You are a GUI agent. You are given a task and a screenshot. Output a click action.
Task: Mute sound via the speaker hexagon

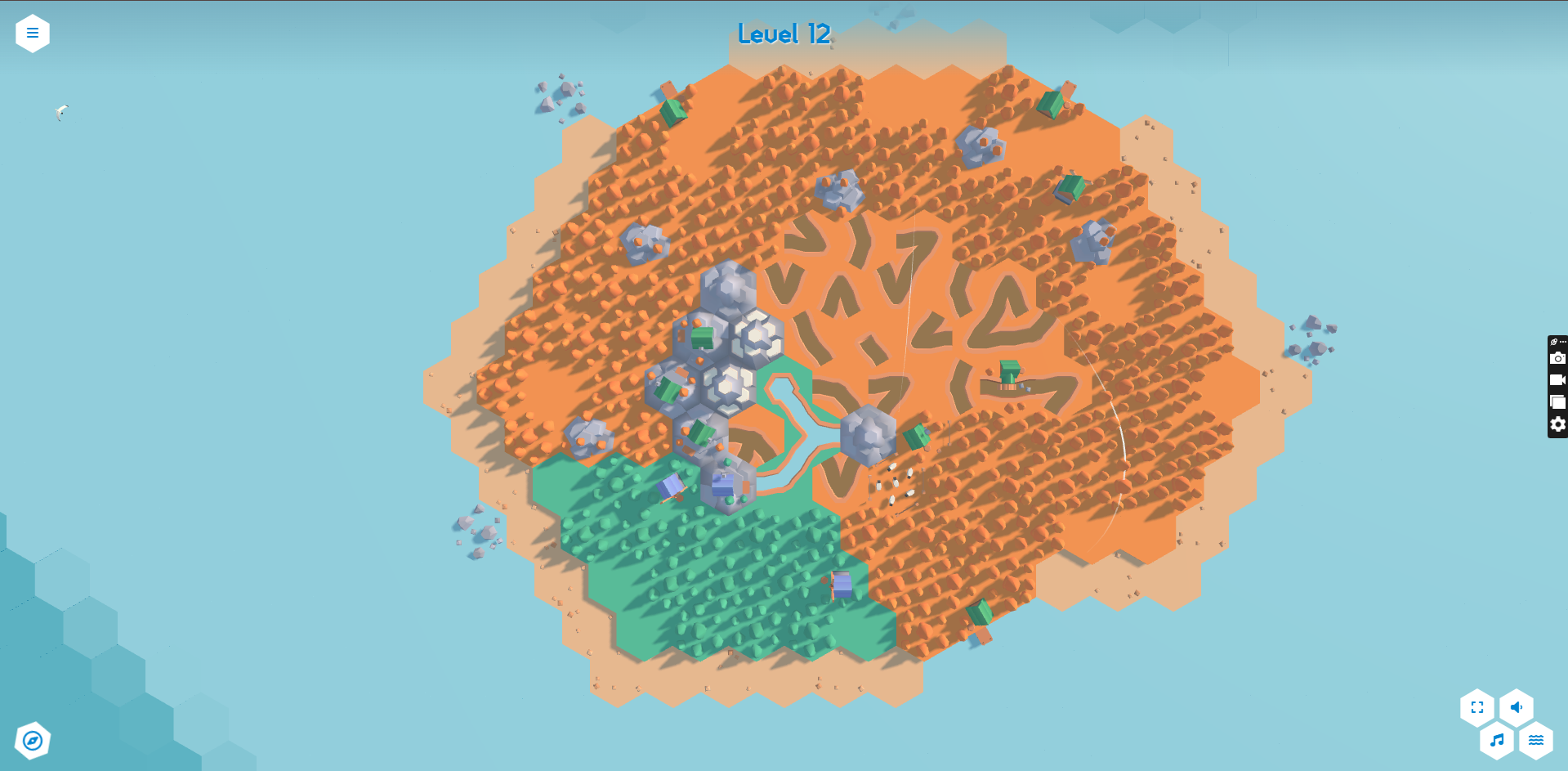1517,708
